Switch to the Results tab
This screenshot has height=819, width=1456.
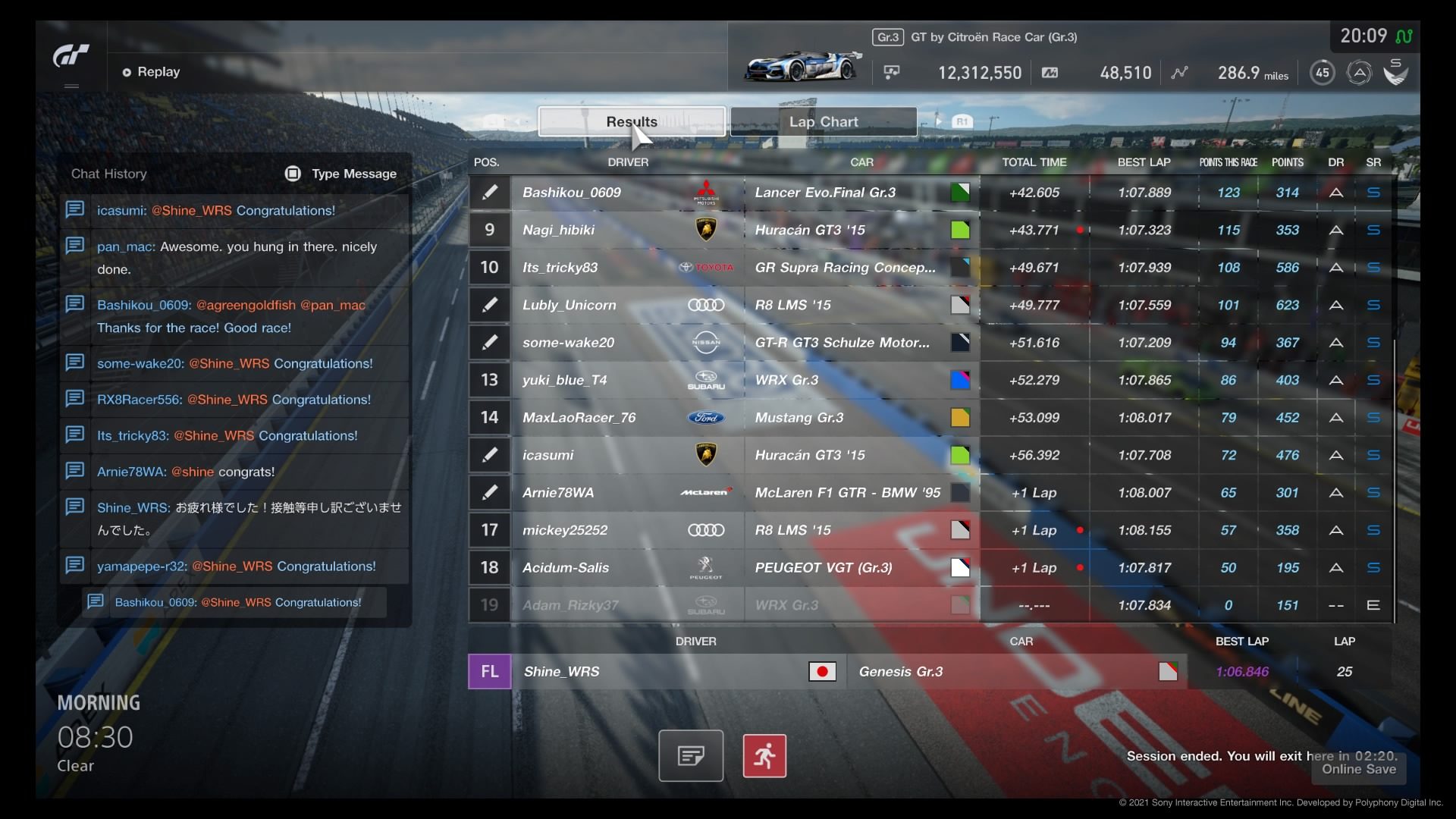631,121
